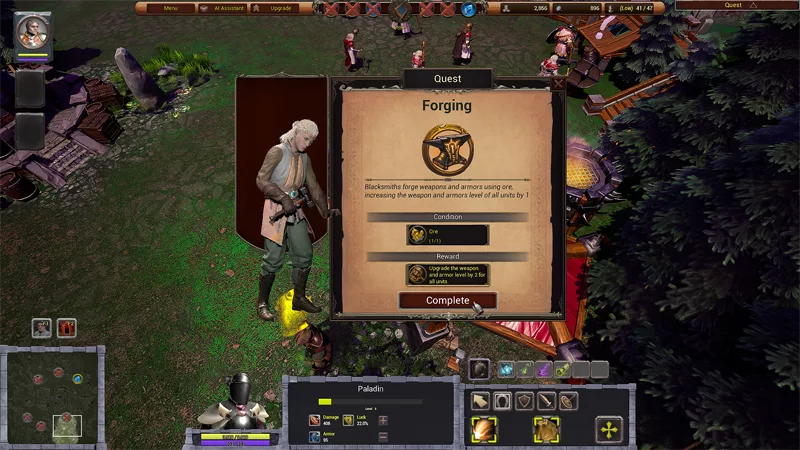Activate the arrow move command
800x450 pixels.
[x=480, y=401]
